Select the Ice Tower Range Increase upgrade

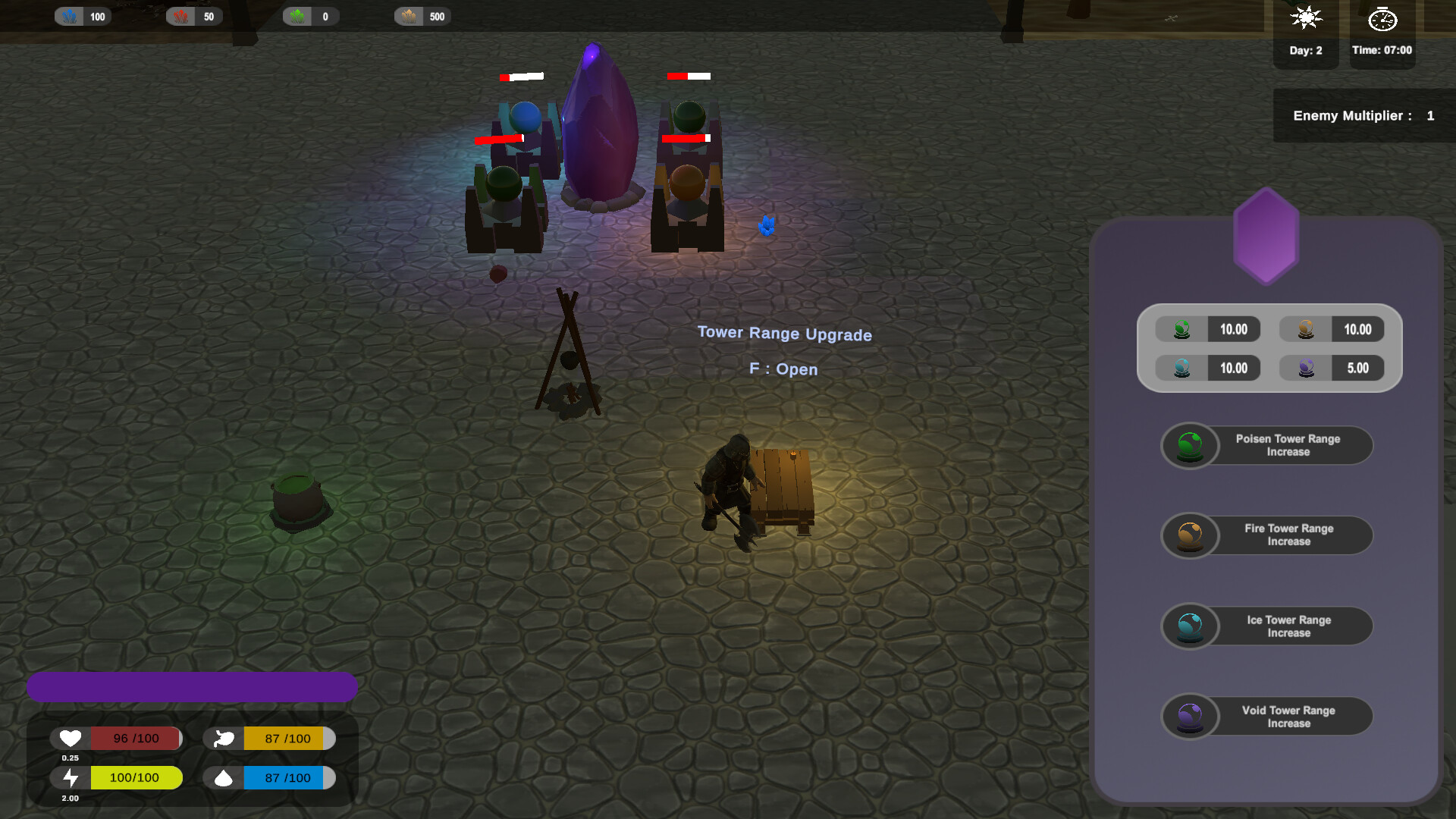coord(1266,626)
